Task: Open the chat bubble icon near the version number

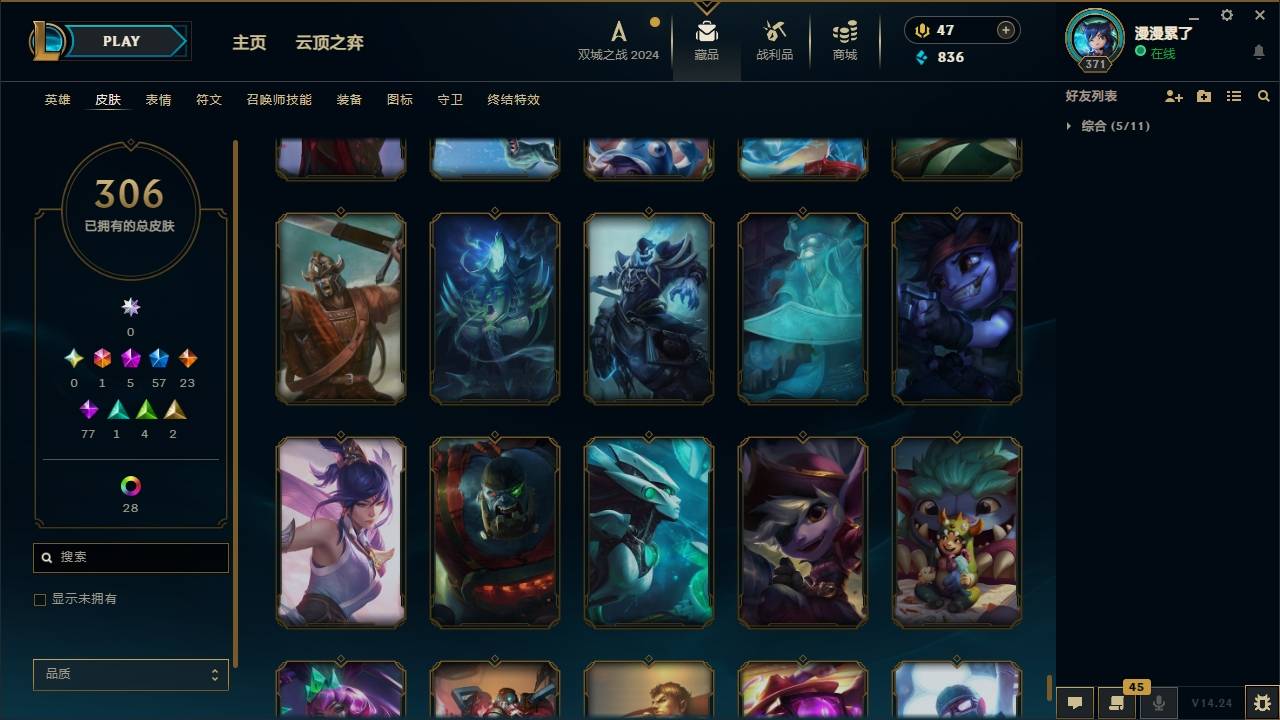Action: point(1073,701)
